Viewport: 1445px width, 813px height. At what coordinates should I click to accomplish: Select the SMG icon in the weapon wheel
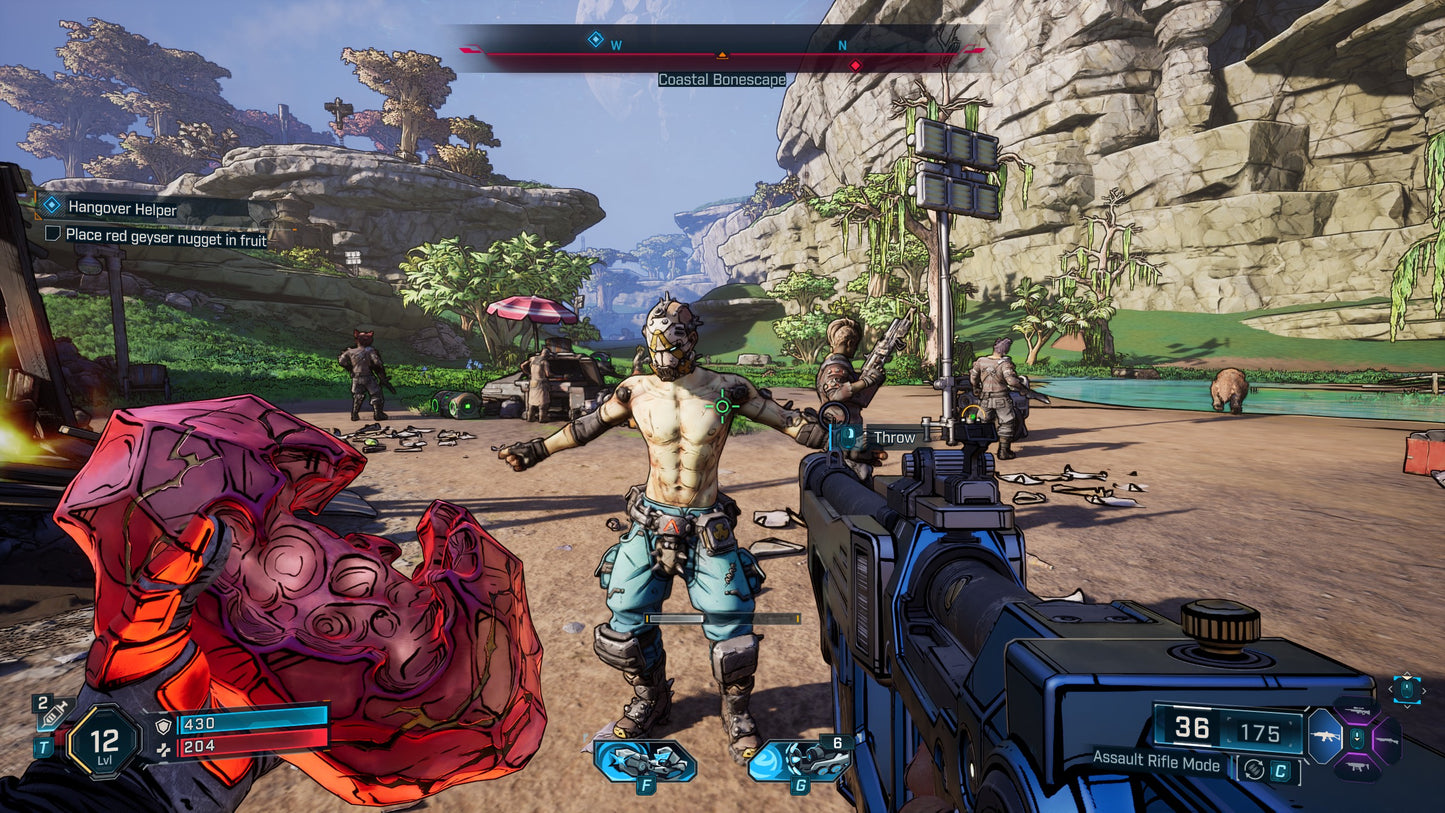1358,766
